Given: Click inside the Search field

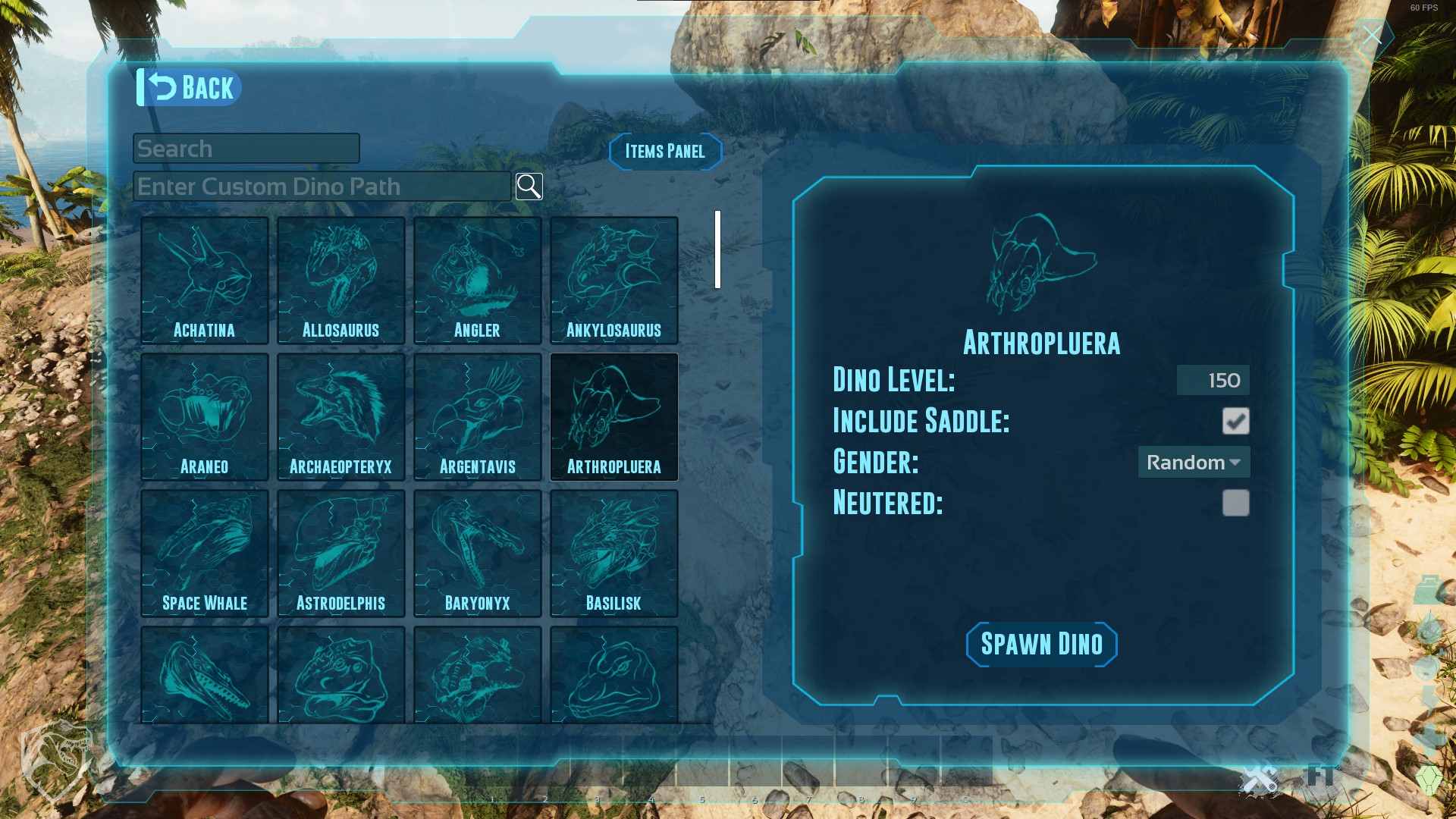Looking at the screenshot, I should coord(246,148).
